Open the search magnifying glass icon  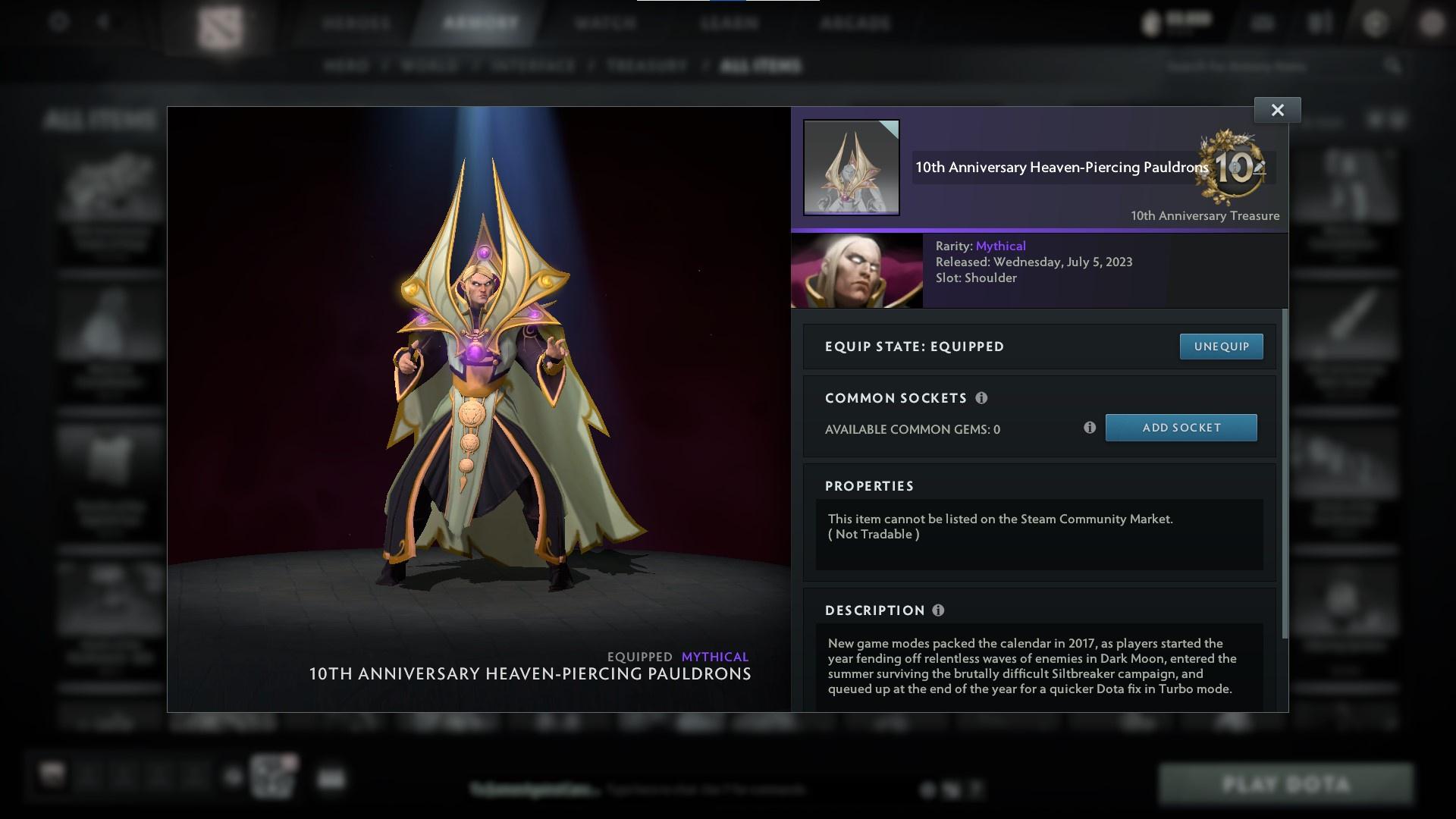point(1394,66)
